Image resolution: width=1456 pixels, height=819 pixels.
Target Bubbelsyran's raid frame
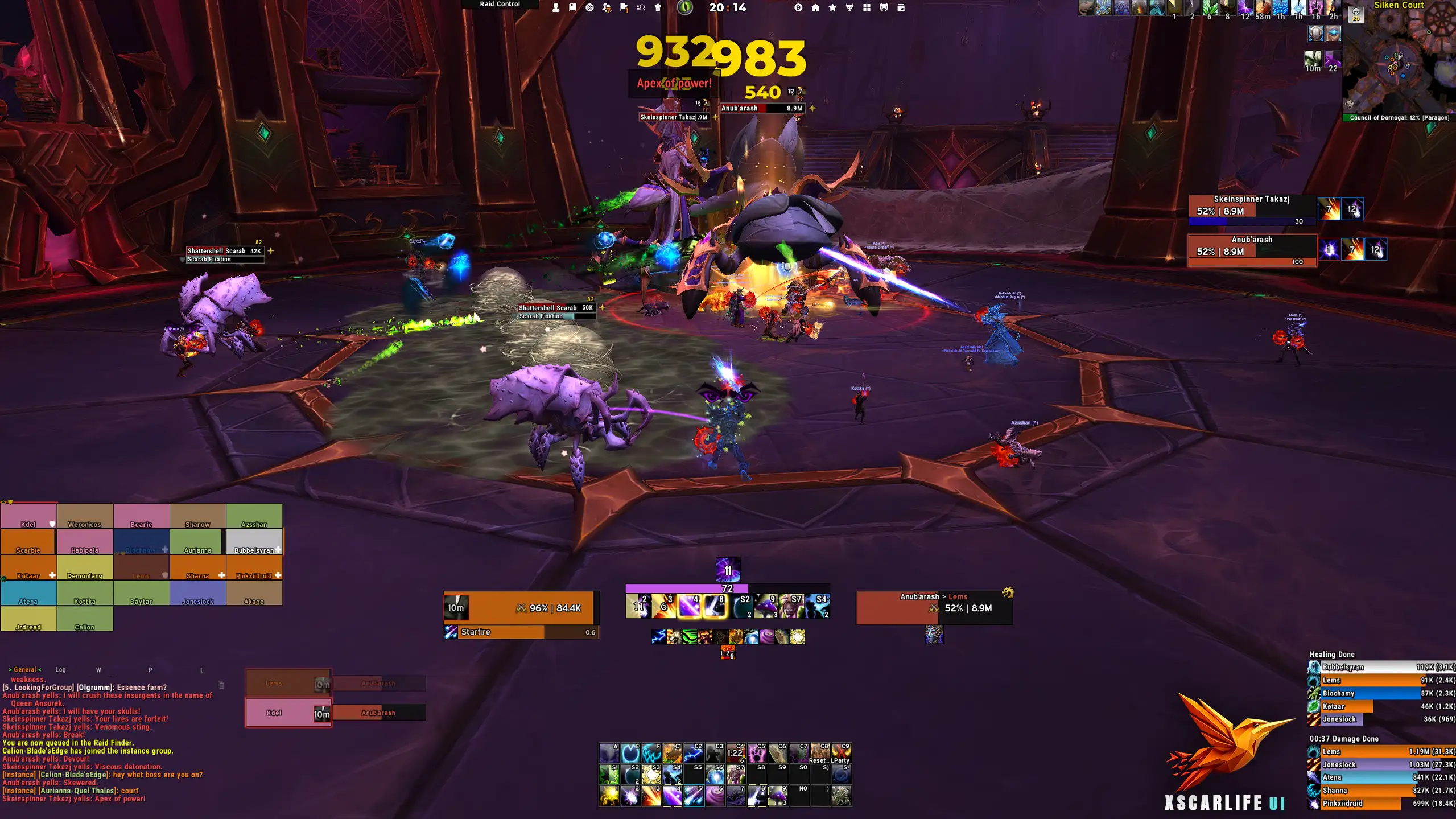[254, 542]
